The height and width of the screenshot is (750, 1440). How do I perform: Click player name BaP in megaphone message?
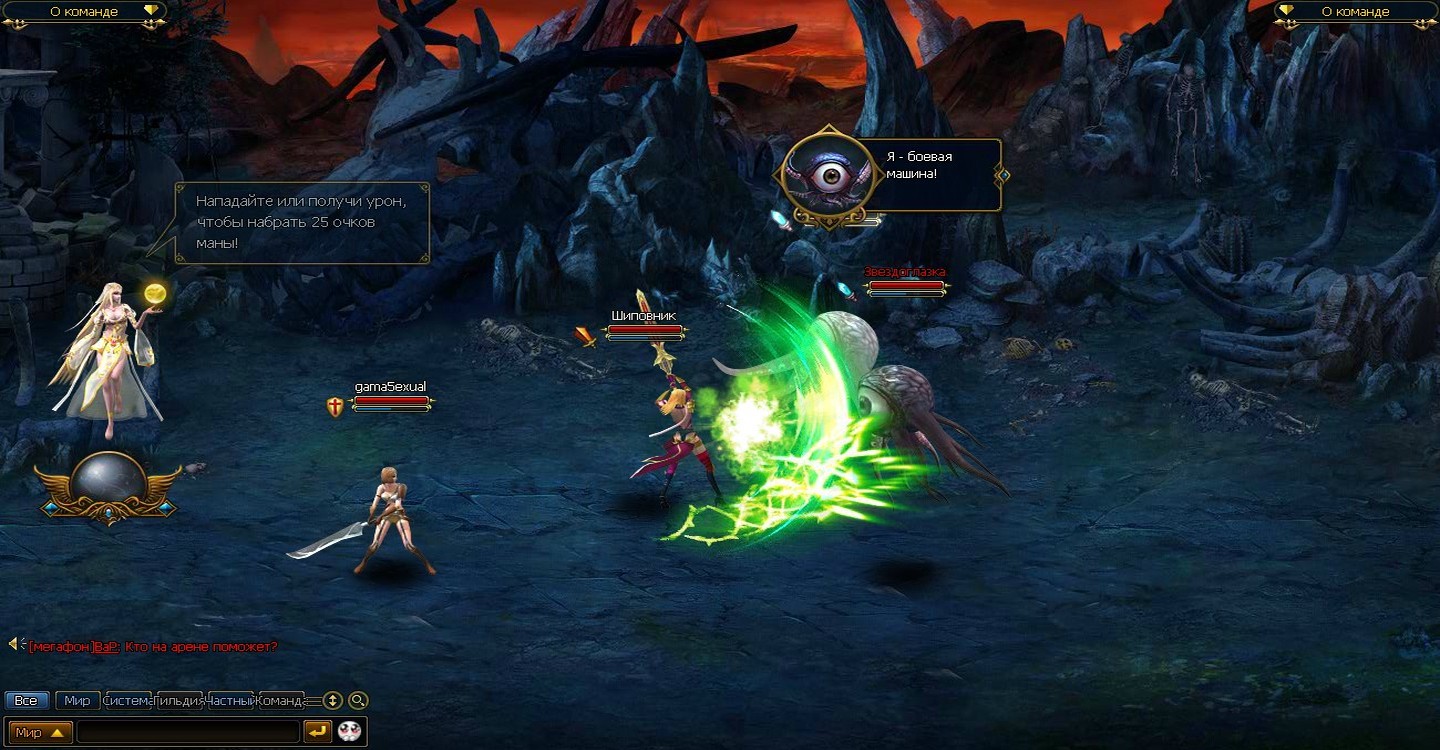point(106,647)
